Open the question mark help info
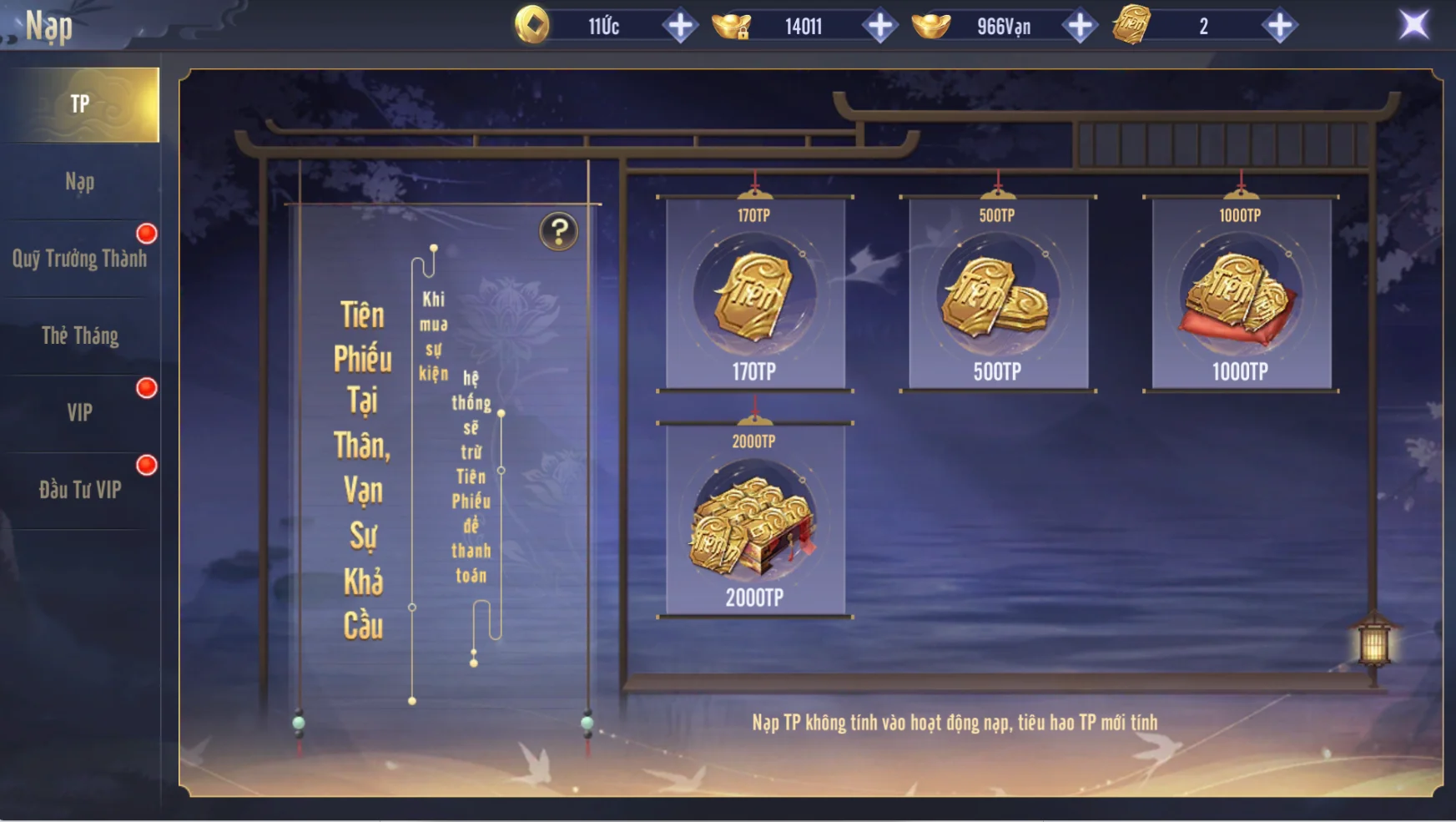Image resolution: width=1456 pixels, height=822 pixels. click(x=559, y=231)
